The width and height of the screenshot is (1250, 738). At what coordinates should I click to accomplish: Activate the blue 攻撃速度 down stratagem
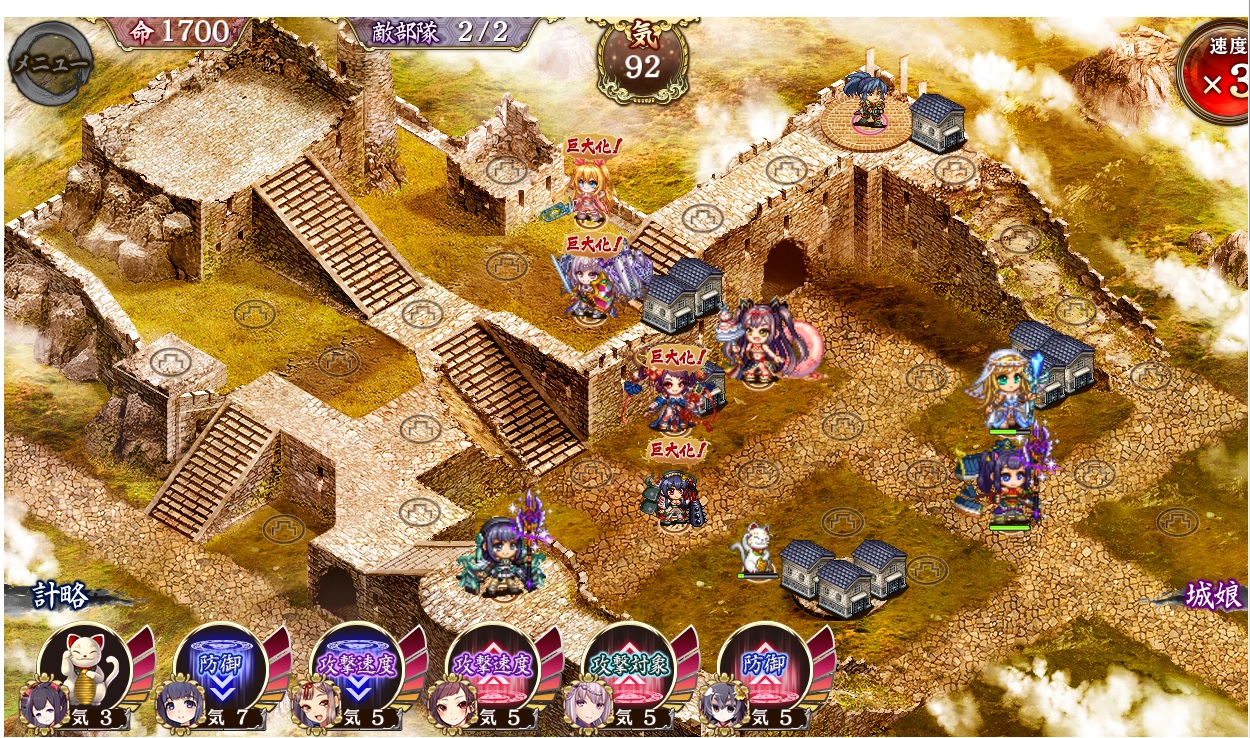pos(357,667)
